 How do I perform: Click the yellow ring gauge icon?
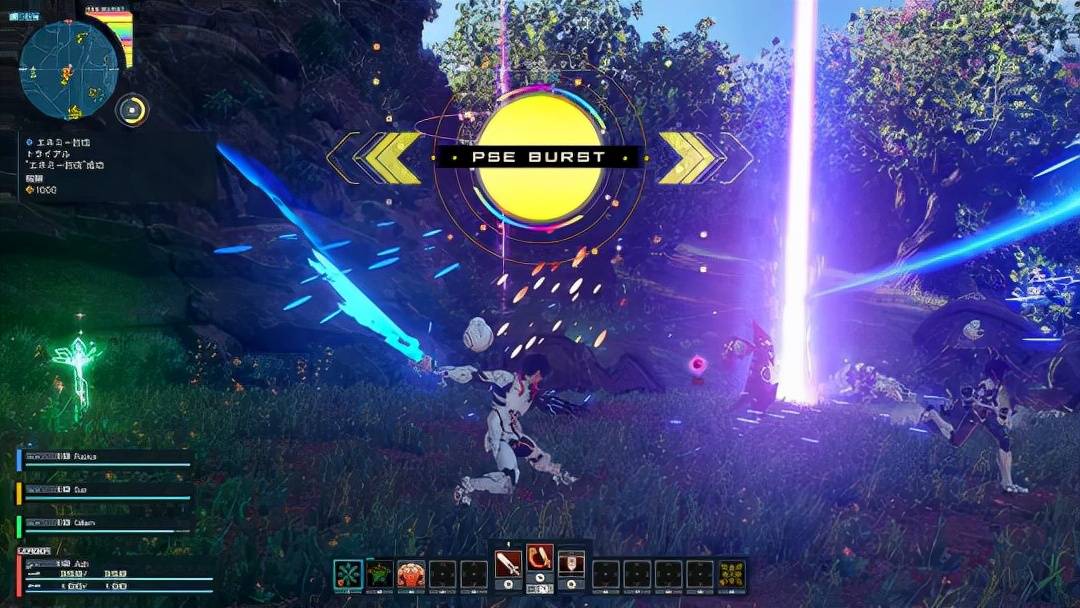131,109
